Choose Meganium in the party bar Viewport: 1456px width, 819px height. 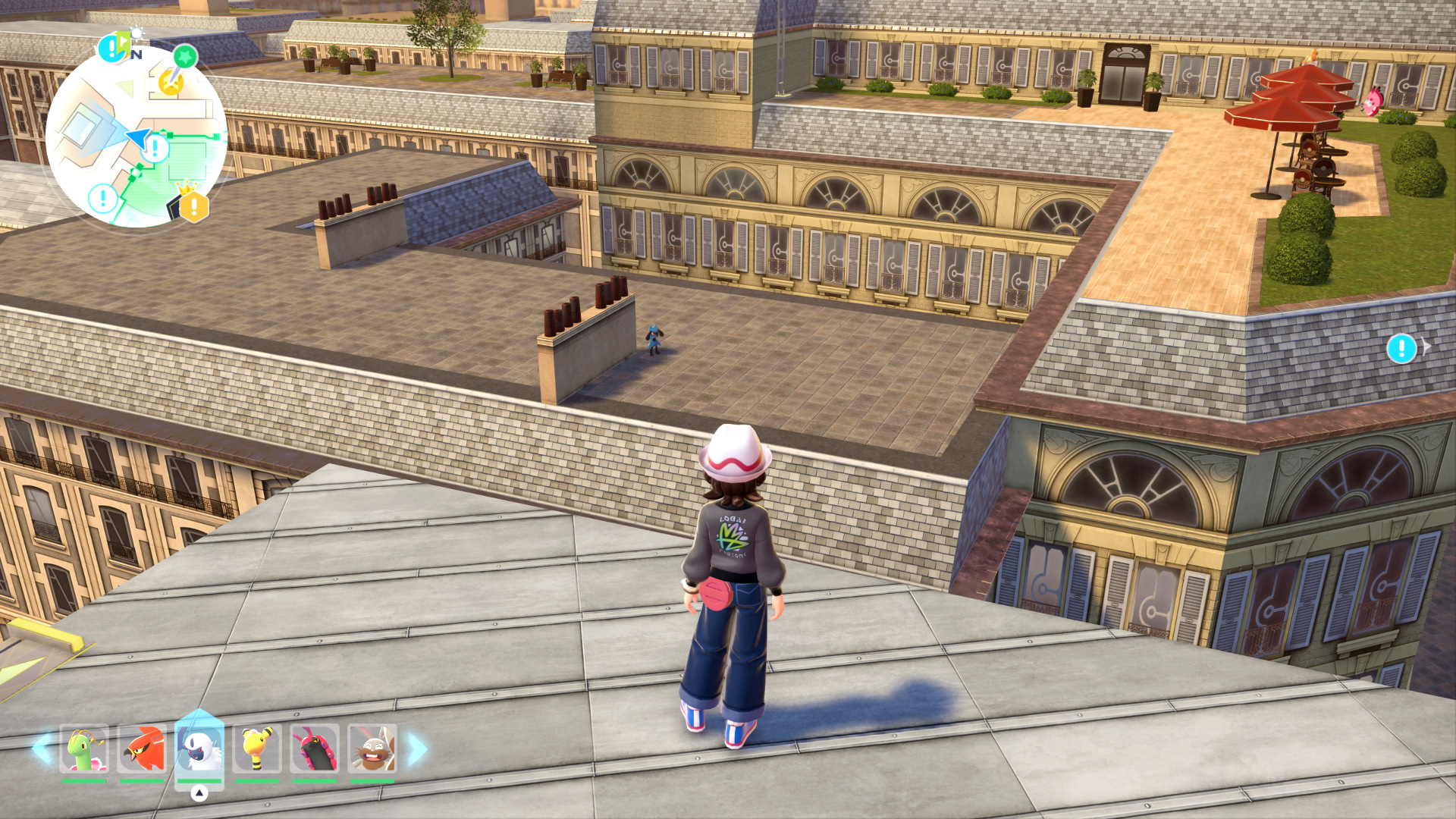[x=84, y=748]
